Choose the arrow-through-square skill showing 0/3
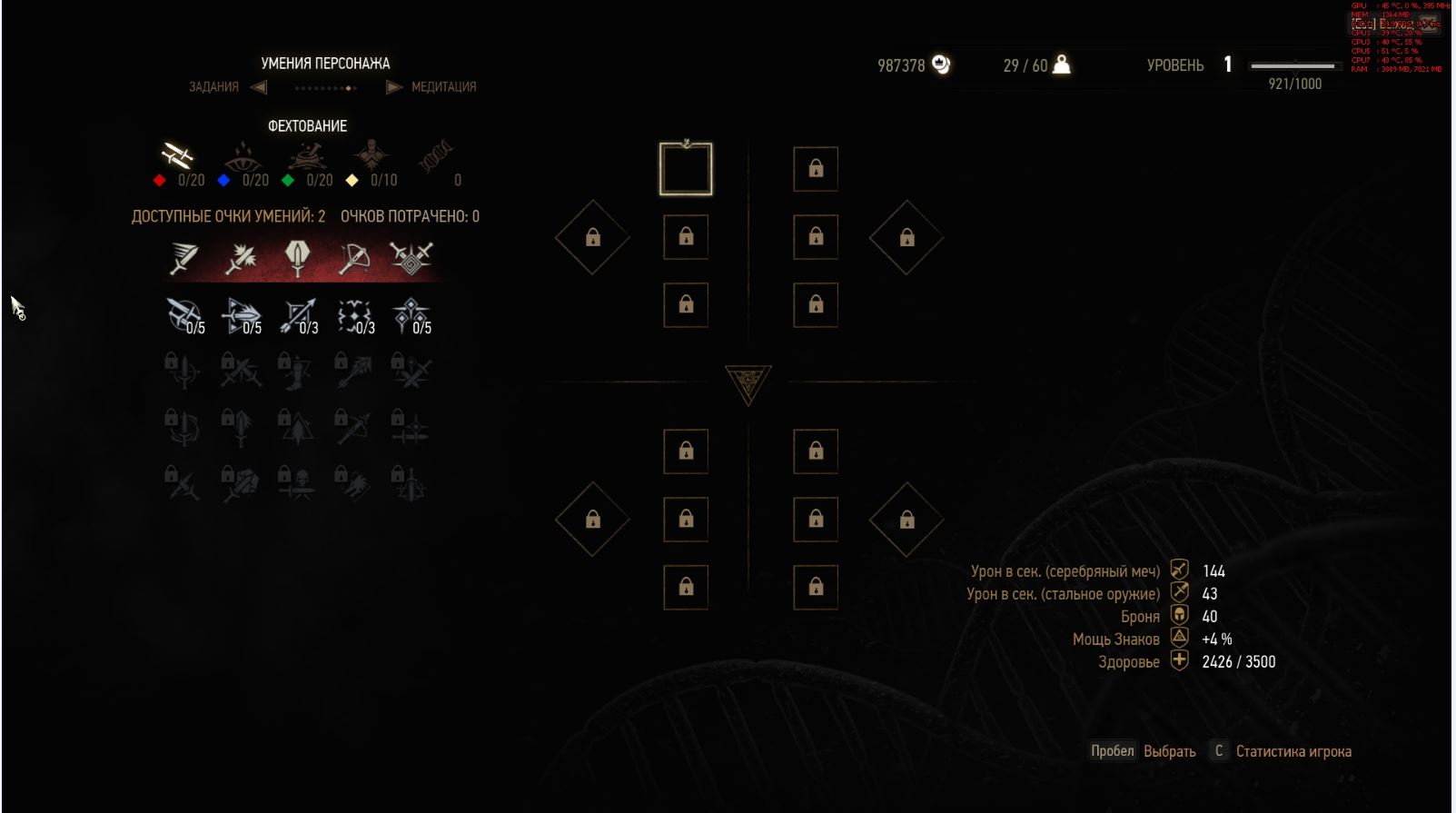The width and height of the screenshot is (1456, 813). [x=298, y=316]
